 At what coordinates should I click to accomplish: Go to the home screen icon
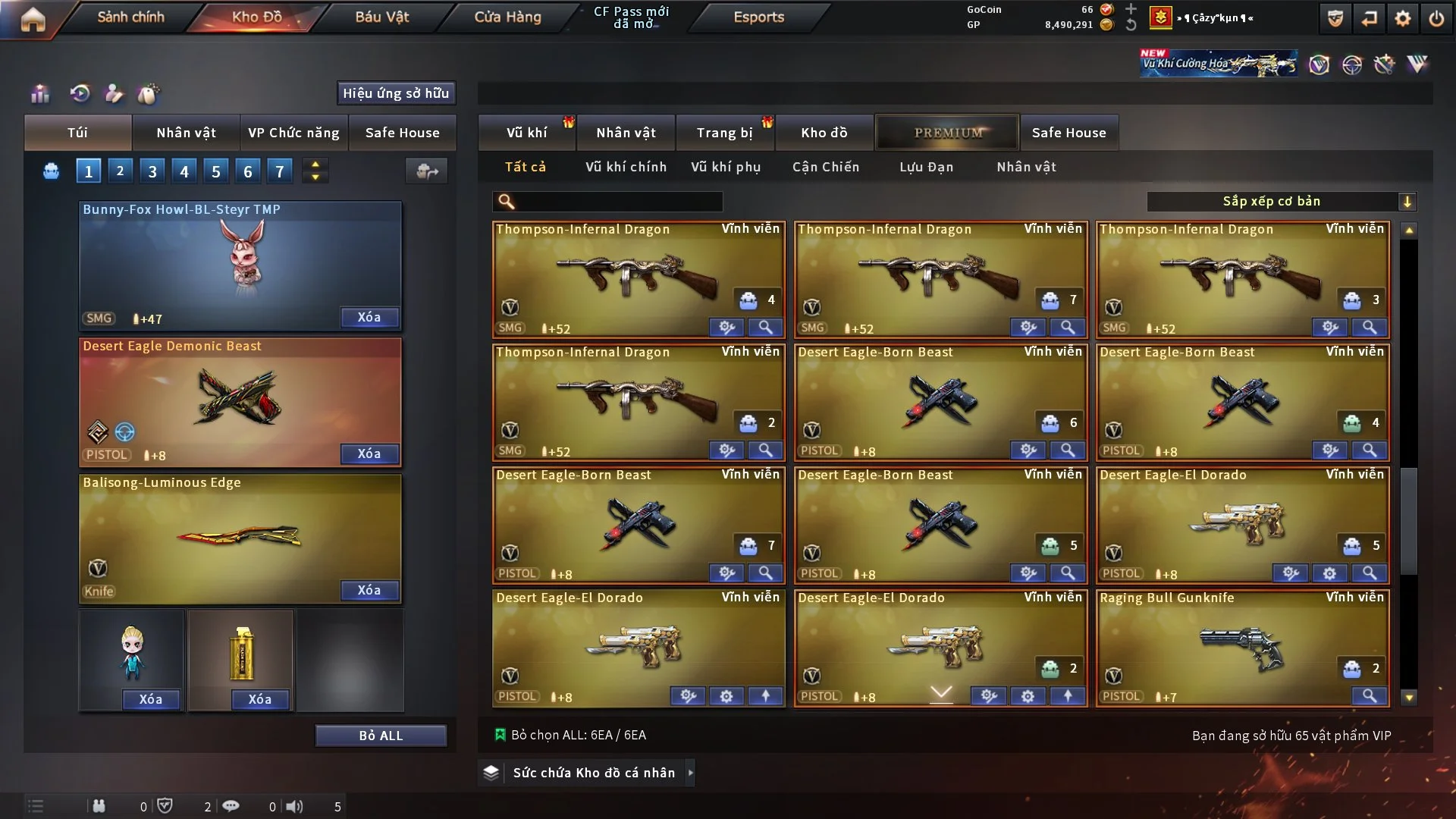(33, 18)
